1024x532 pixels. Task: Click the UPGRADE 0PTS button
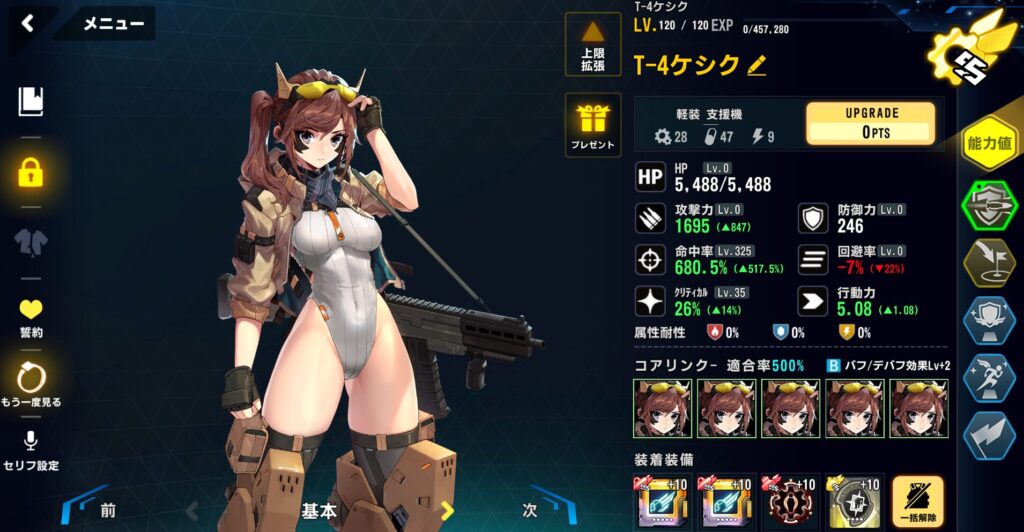pos(871,123)
